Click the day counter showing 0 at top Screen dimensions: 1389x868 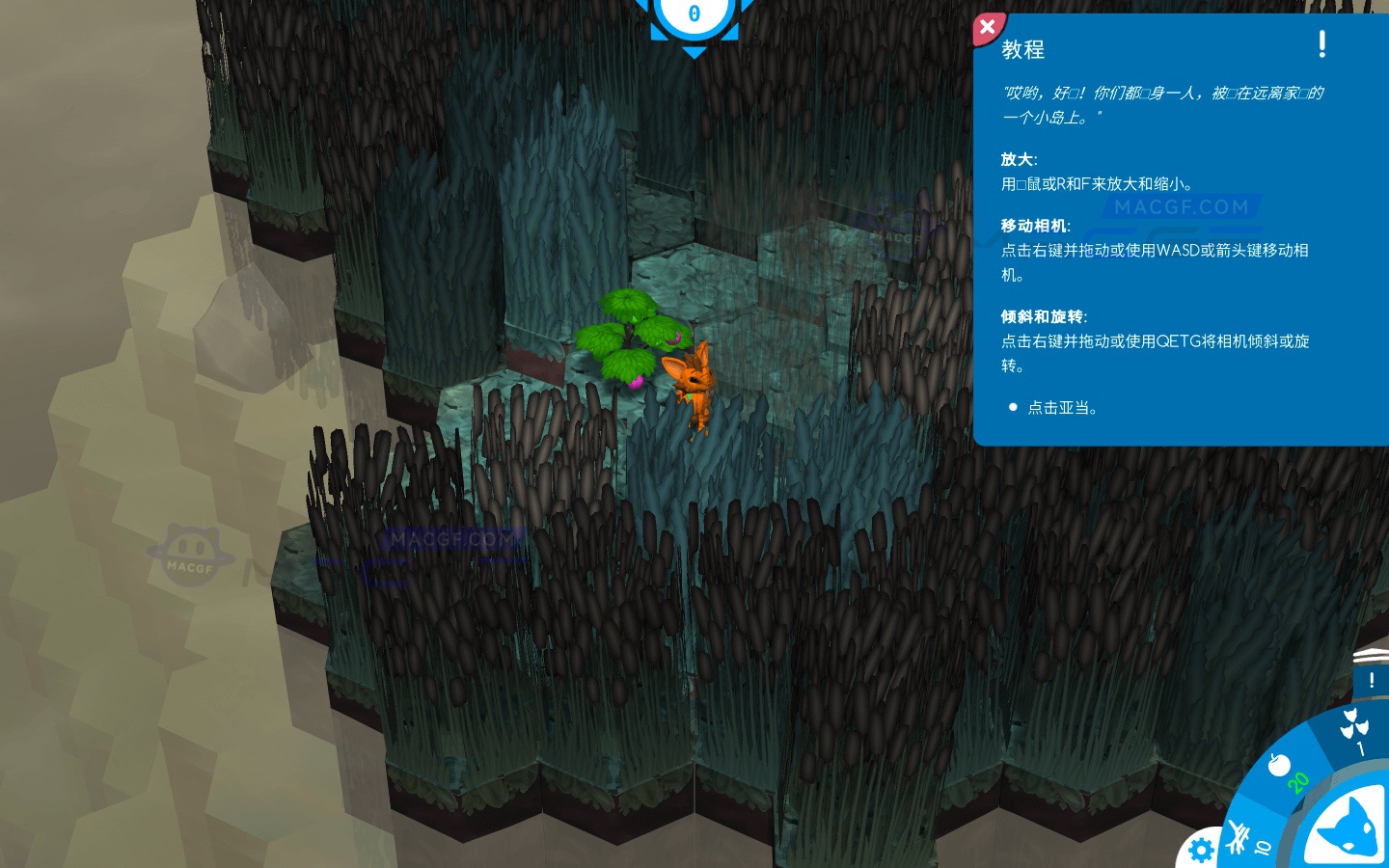[693, 13]
